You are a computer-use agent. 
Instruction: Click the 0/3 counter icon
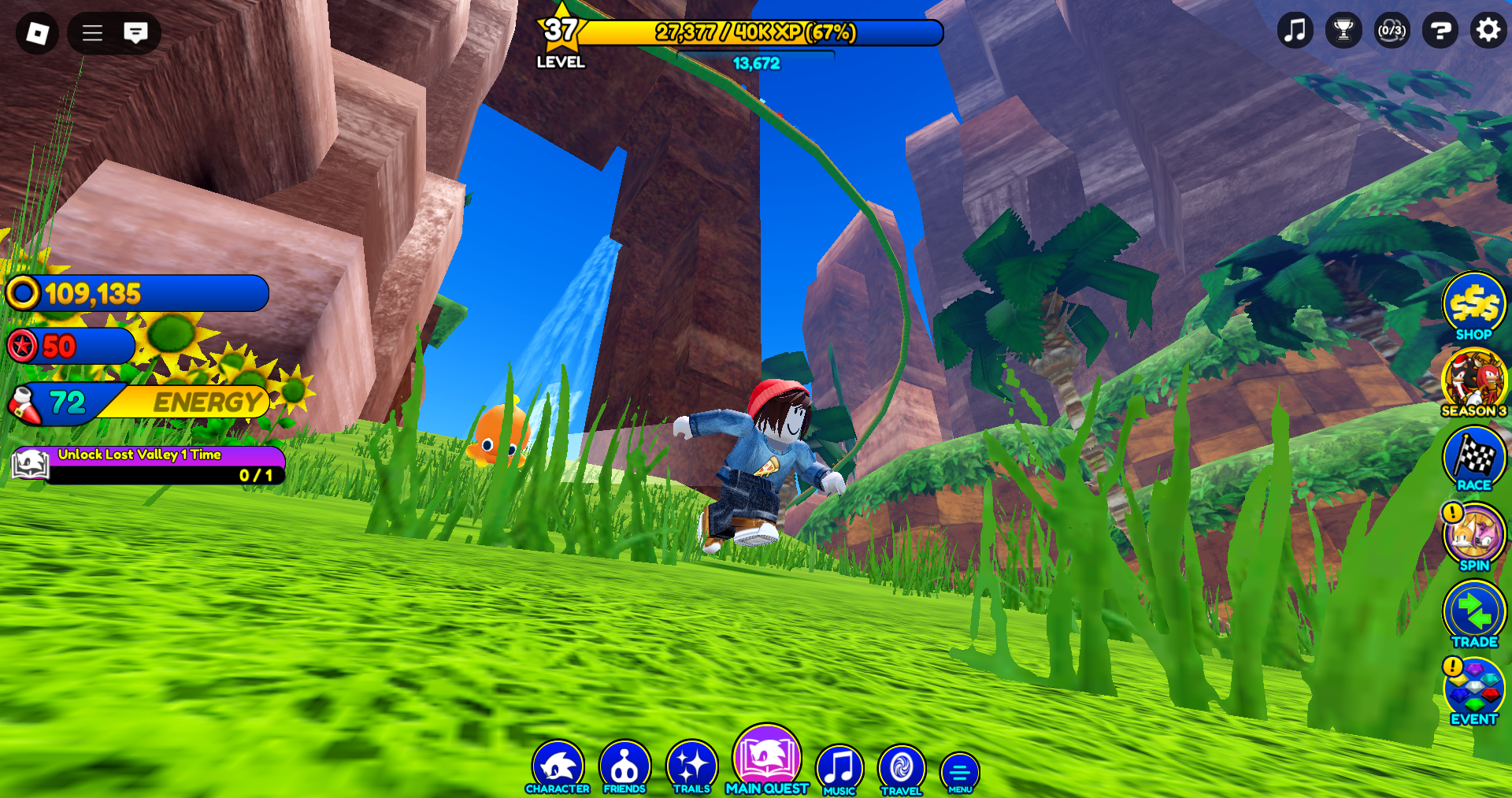point(1392,32)
